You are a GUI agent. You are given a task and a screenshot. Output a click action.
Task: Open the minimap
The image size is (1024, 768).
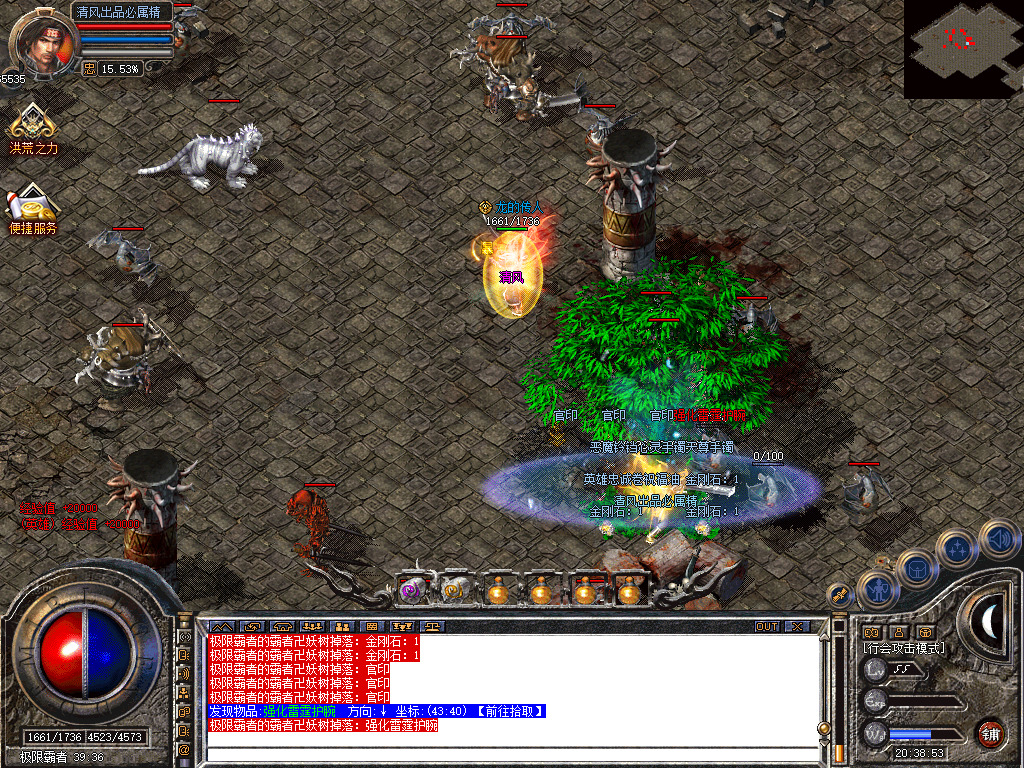(963, 48)
